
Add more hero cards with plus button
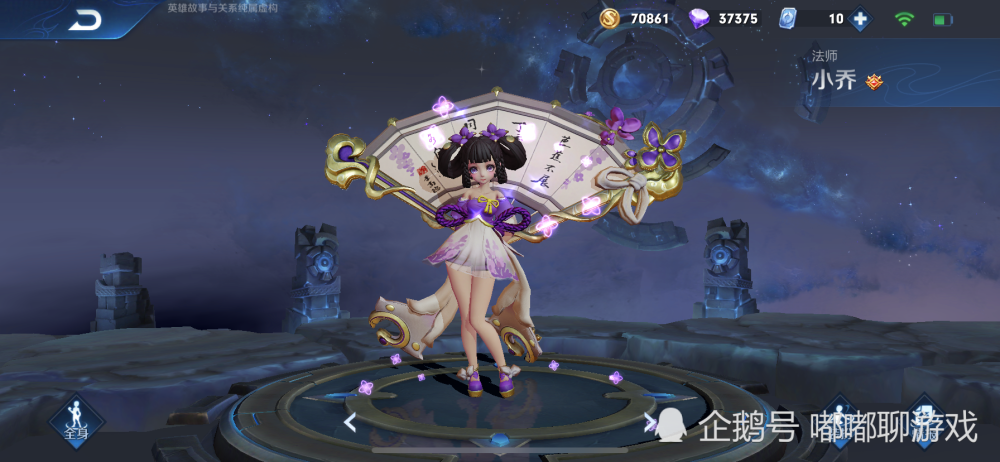click(x=860, y=19)
